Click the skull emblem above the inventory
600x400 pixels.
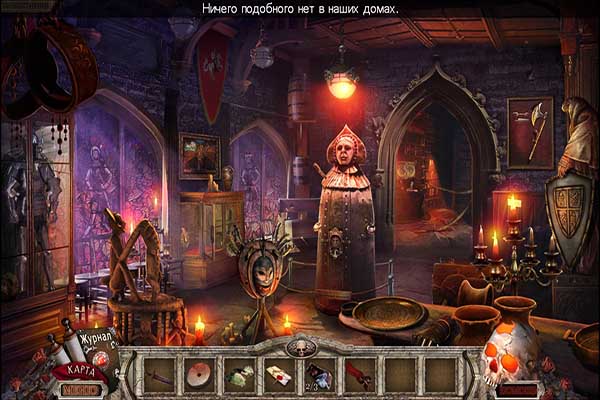(x=300, y=346)
